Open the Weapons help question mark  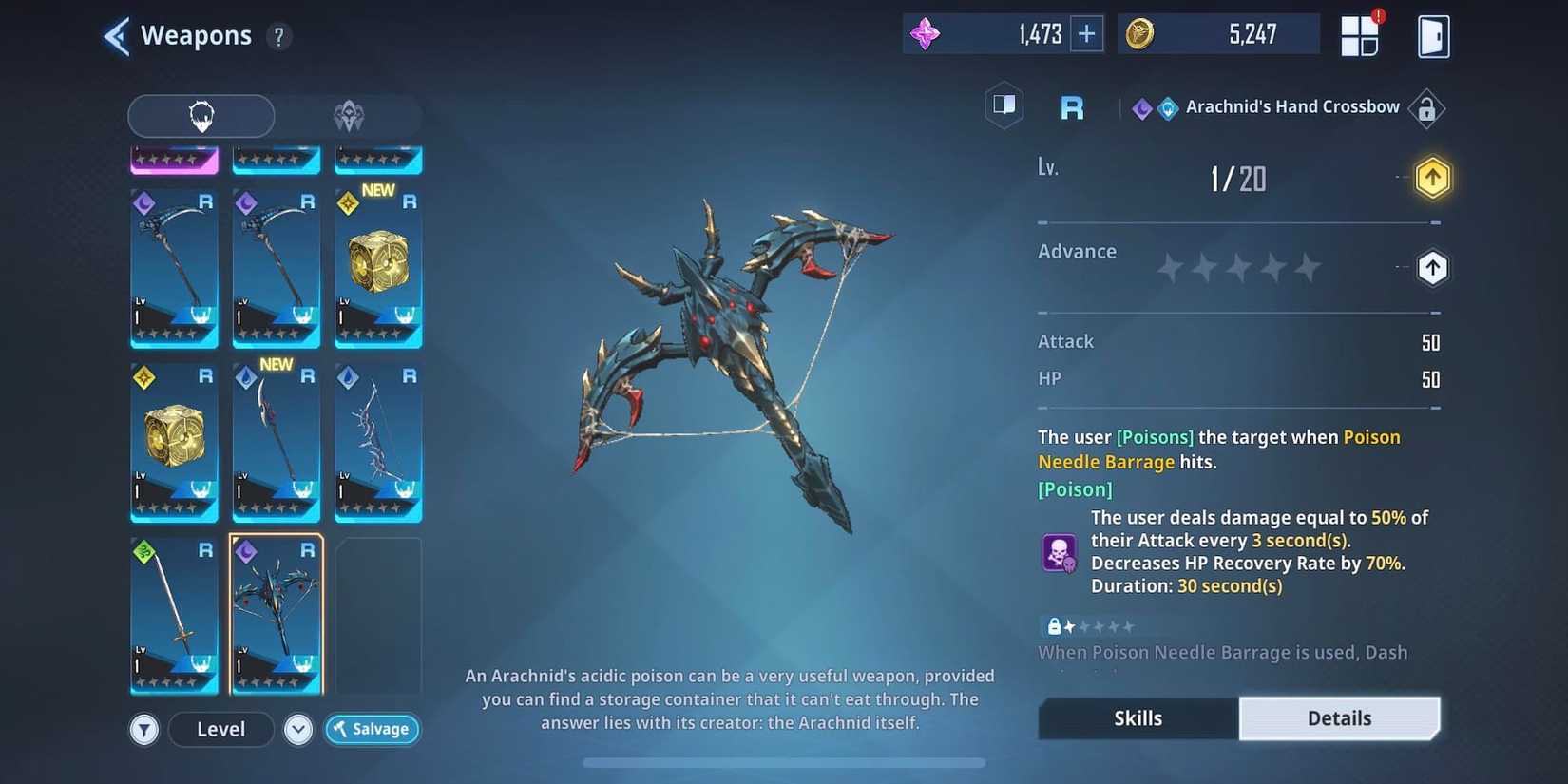click(x=277, y=36)
